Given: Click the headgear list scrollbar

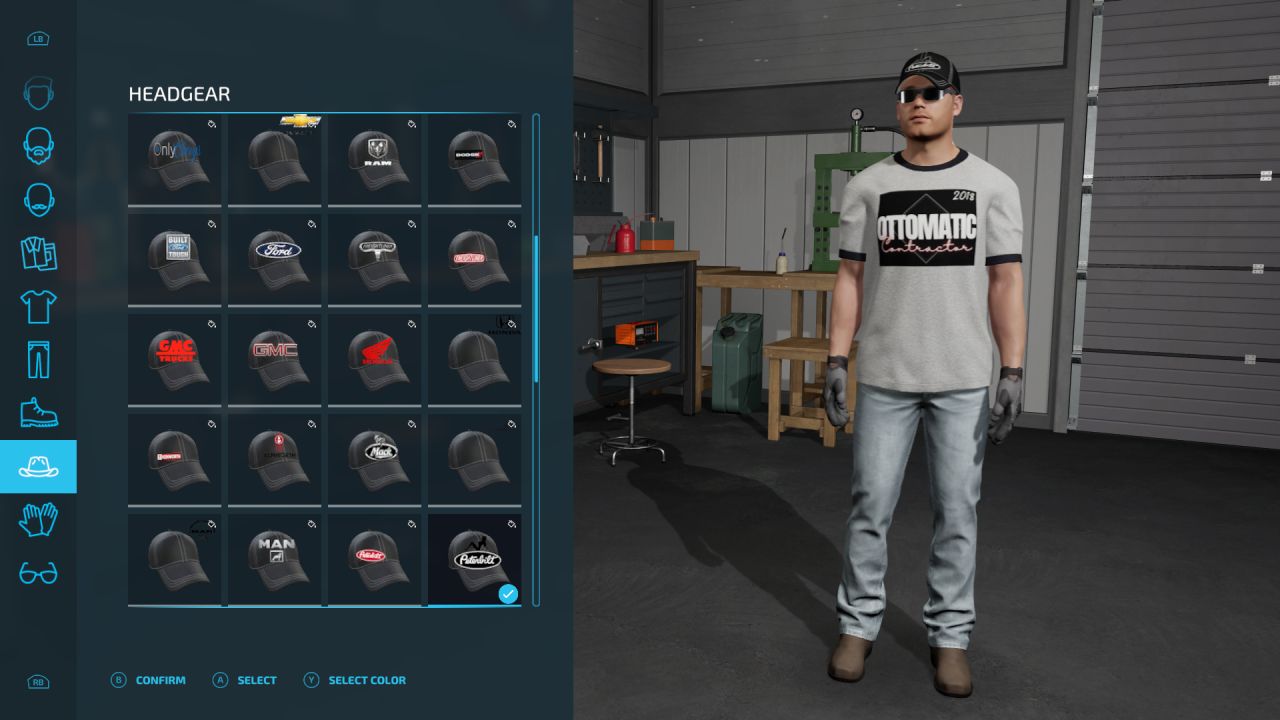Looking at the screenshot, I should point(536,308).
